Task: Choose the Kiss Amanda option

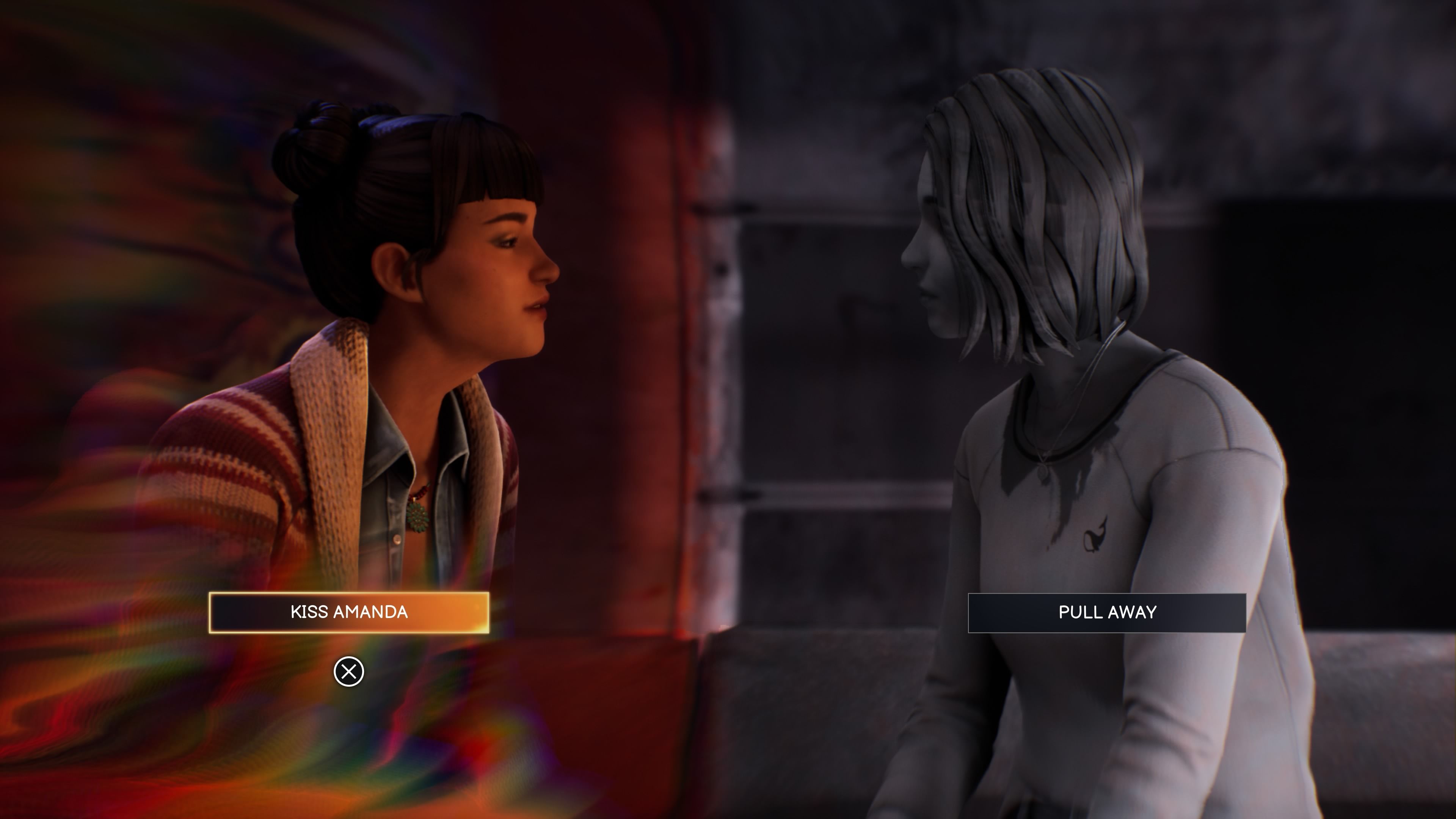Action: tap(349, 612)
